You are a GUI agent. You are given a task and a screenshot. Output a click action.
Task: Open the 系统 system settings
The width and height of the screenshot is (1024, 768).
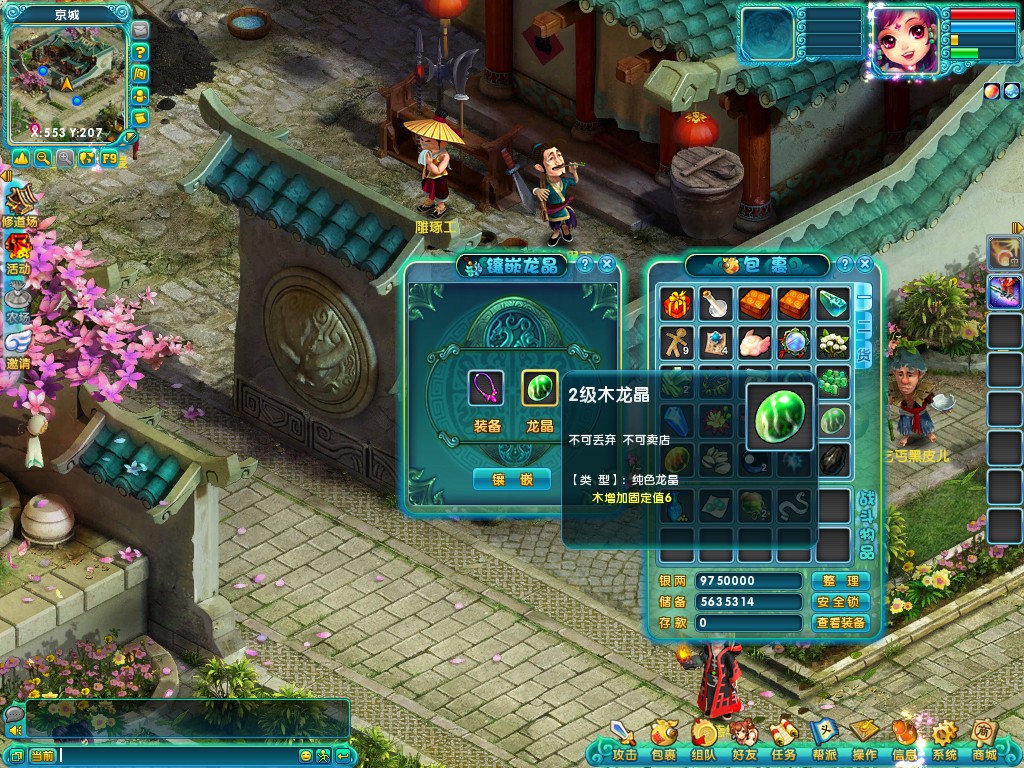(x=944, y=741)
